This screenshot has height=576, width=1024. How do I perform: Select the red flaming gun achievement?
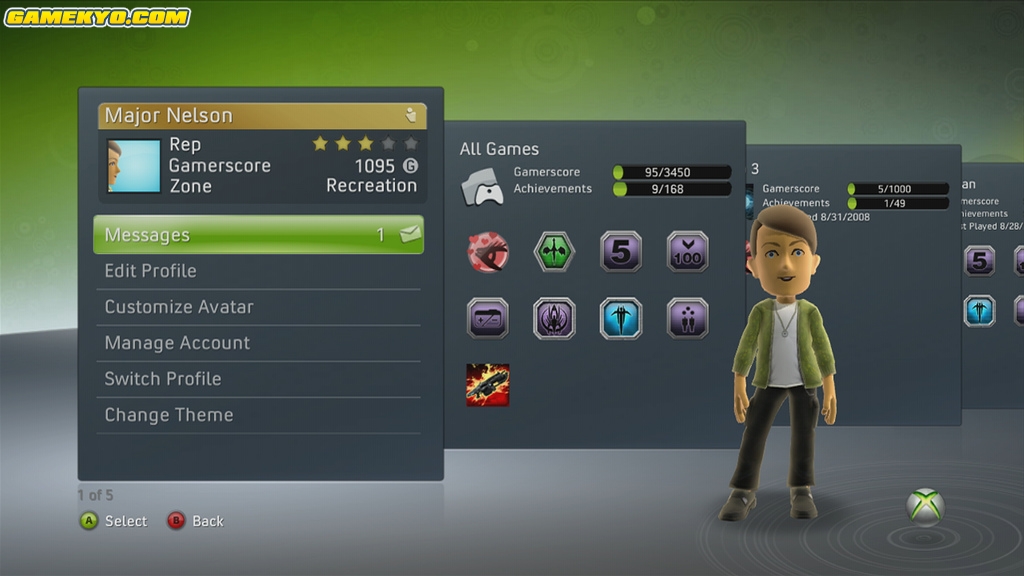click(x=488, y=385)
